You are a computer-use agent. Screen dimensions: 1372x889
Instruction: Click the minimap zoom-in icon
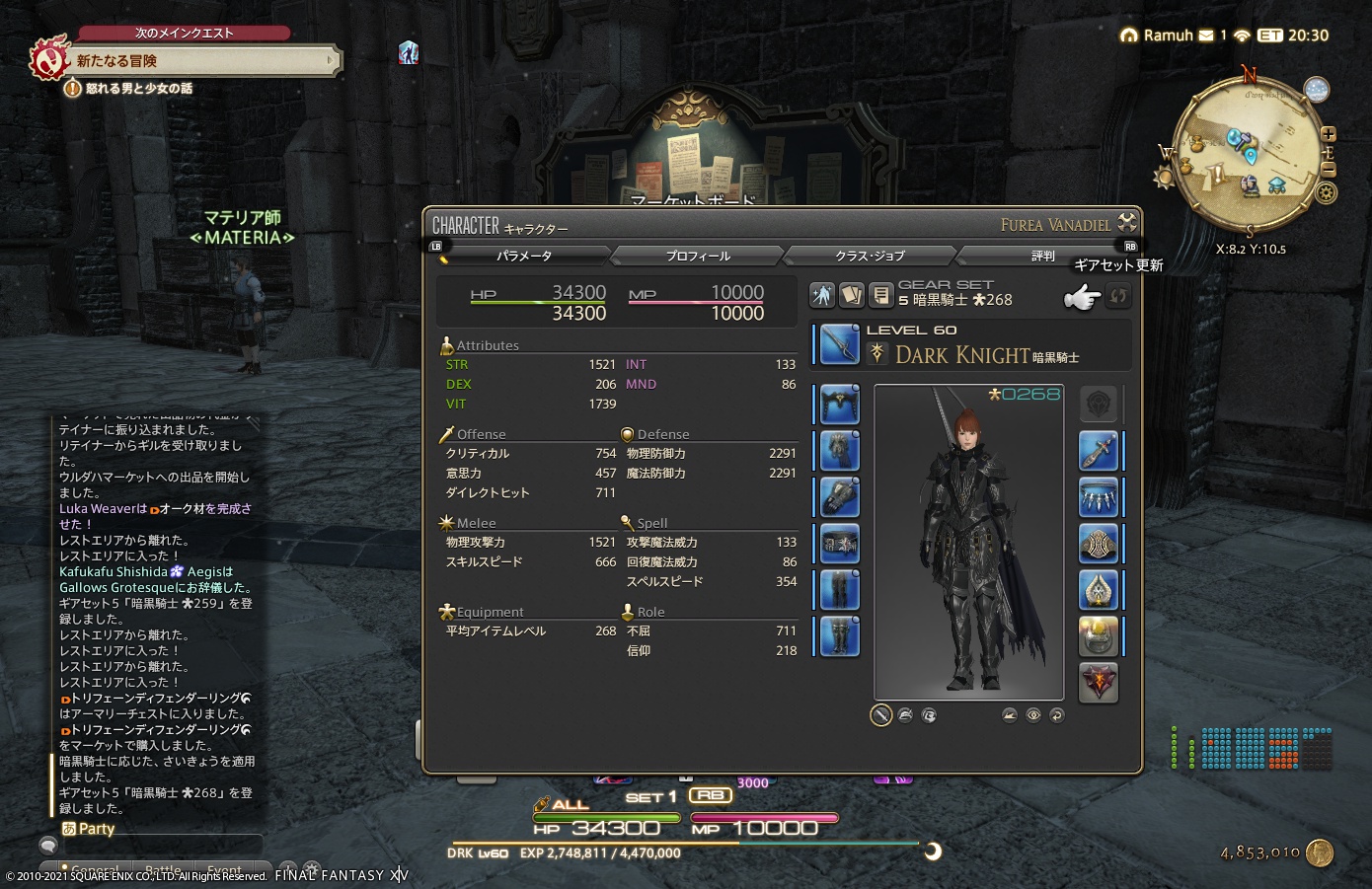[x=1329, y=133]
